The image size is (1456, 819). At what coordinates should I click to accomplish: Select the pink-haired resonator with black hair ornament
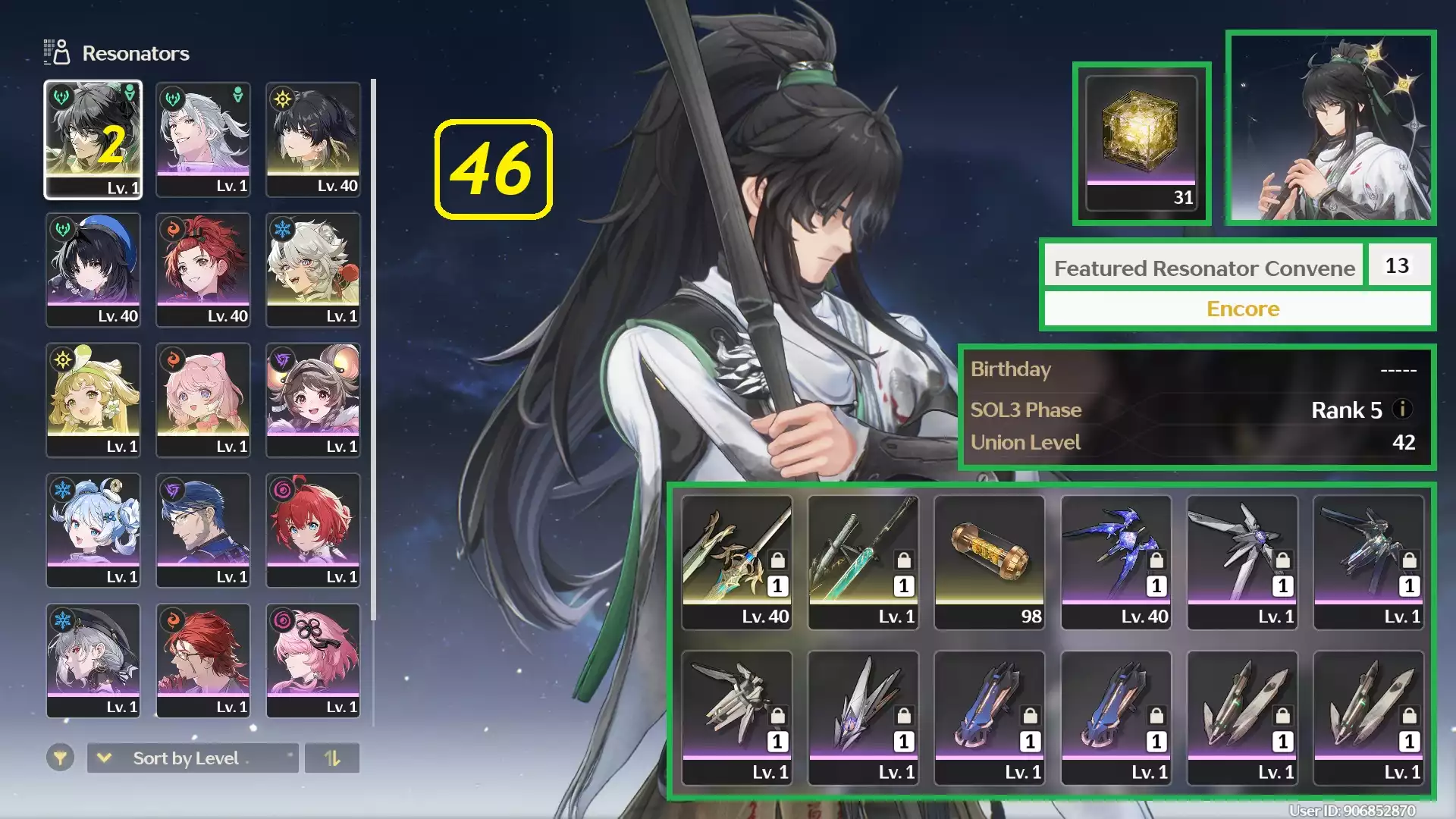312,661
